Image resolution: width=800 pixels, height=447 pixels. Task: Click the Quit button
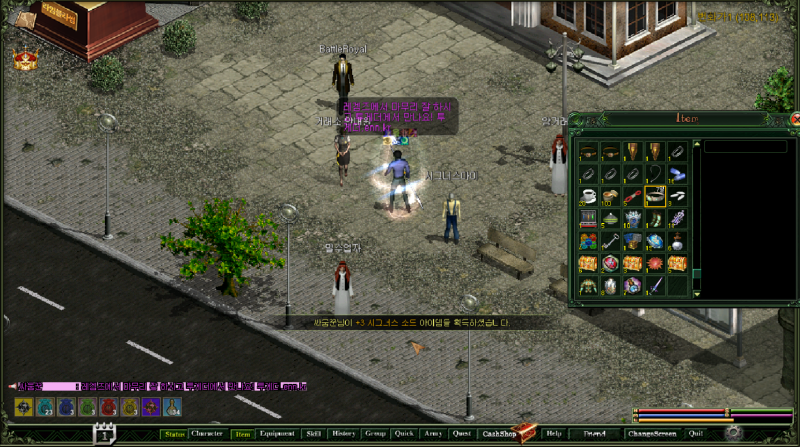point(696,434)
